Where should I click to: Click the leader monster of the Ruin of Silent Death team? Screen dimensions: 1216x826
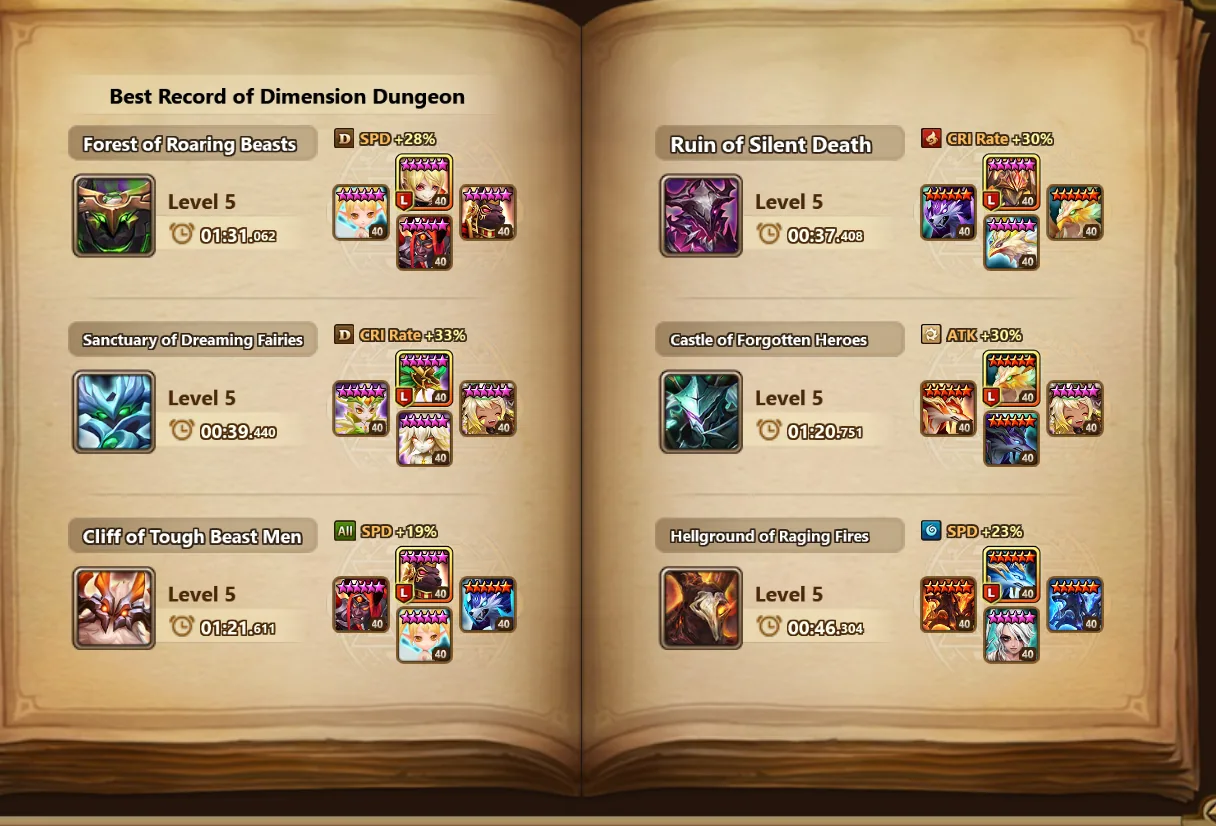pyautogui.click(x=1012, y=182)
